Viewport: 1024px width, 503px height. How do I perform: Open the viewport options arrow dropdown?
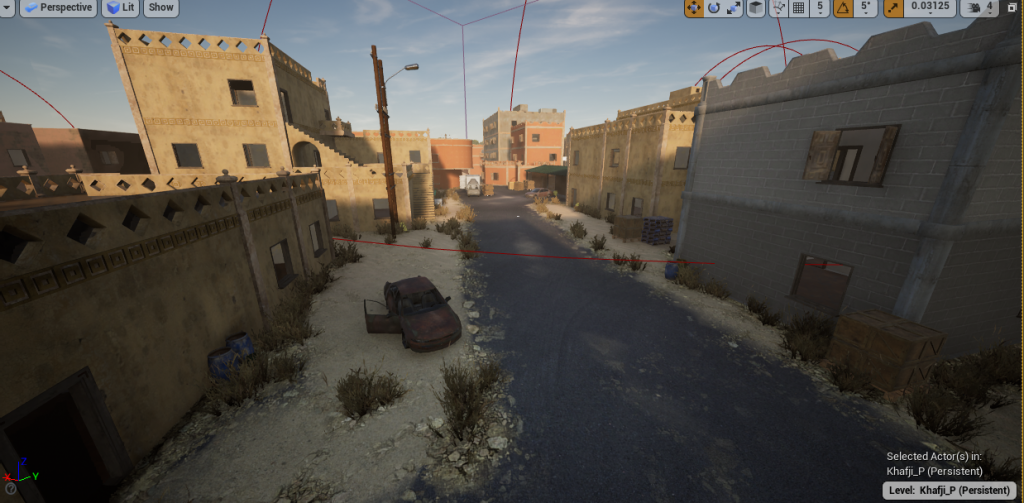pos(6,8)
